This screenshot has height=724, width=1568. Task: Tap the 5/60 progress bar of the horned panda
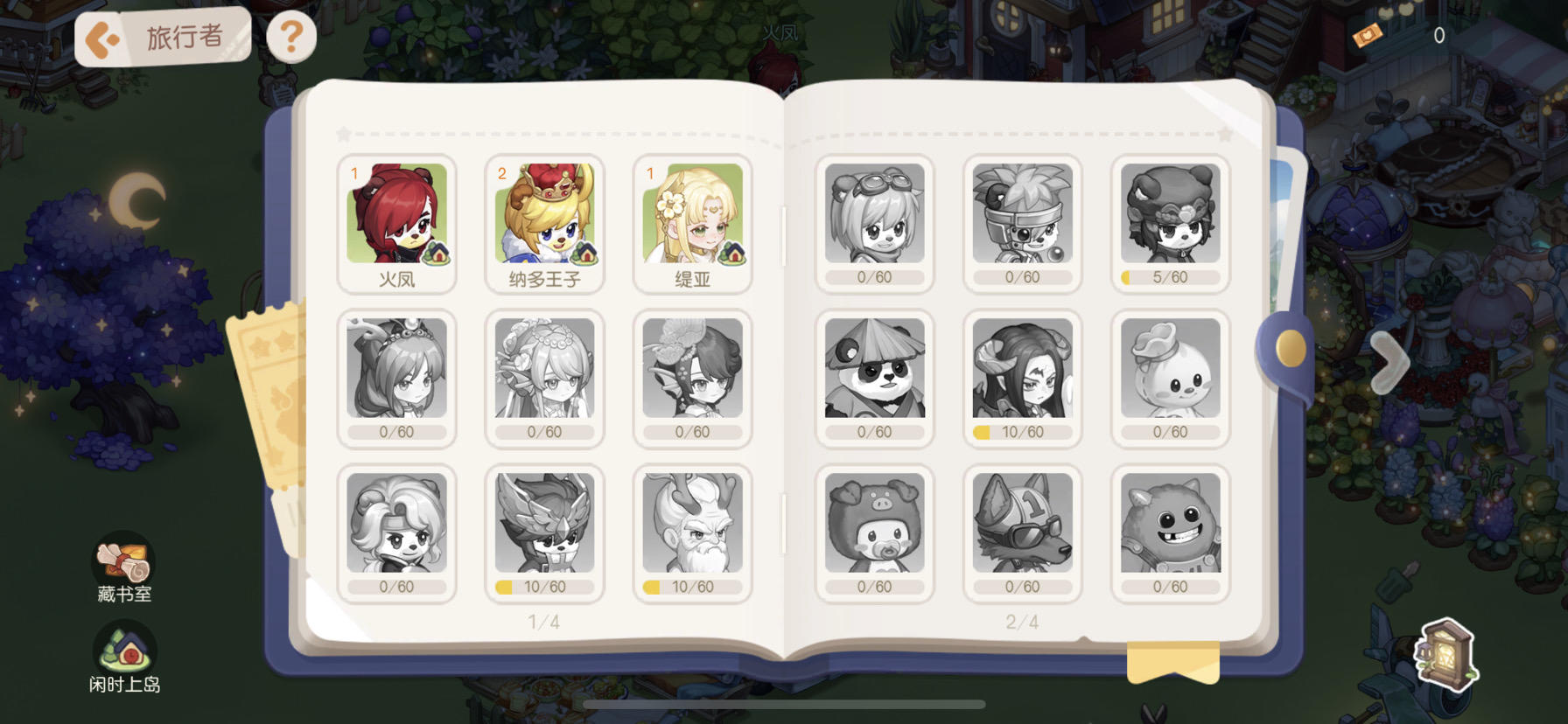[x=1169, y=276]
